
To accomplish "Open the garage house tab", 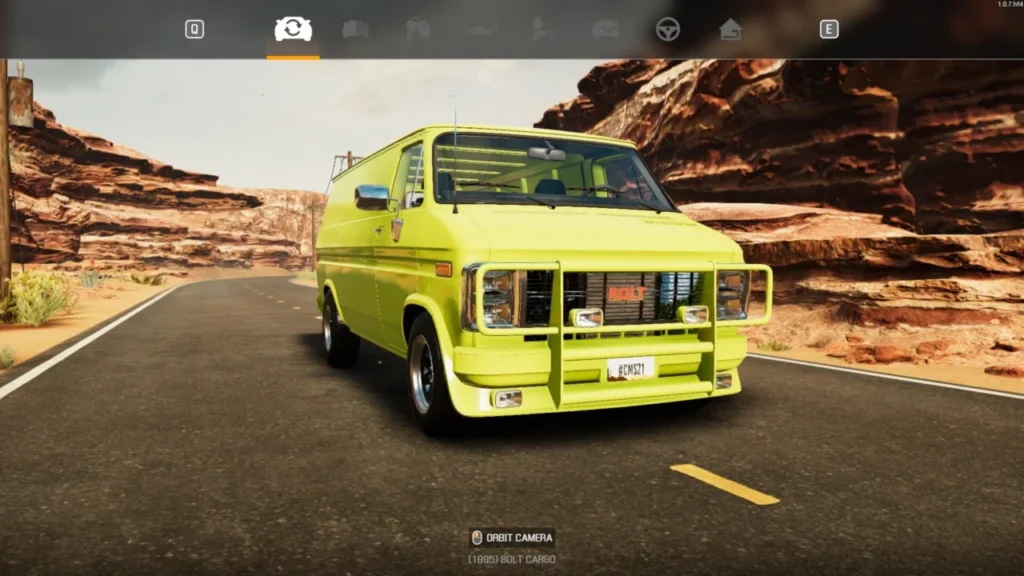I will pos(731,29).
